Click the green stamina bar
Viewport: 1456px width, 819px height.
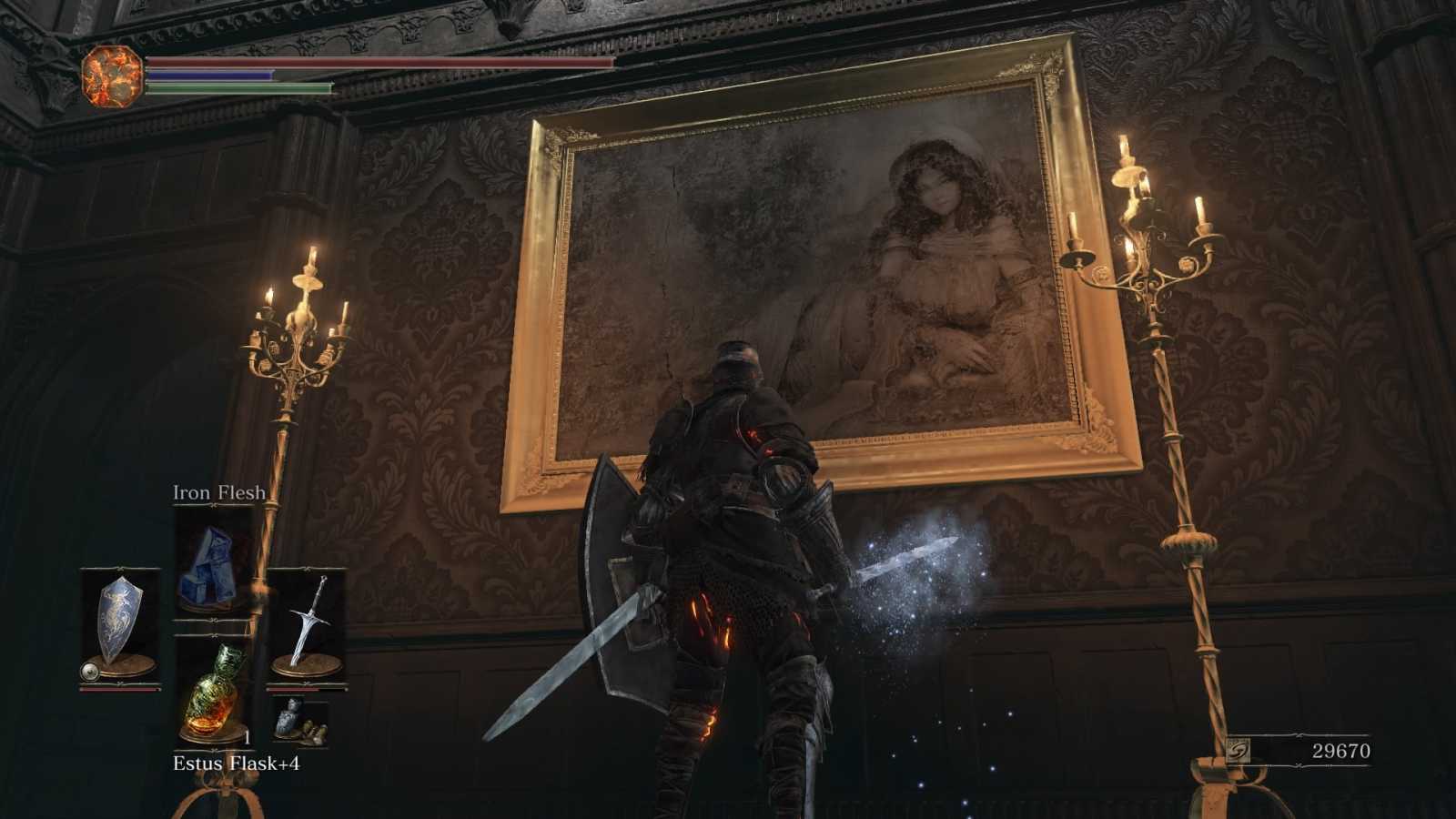coord(237,88)
